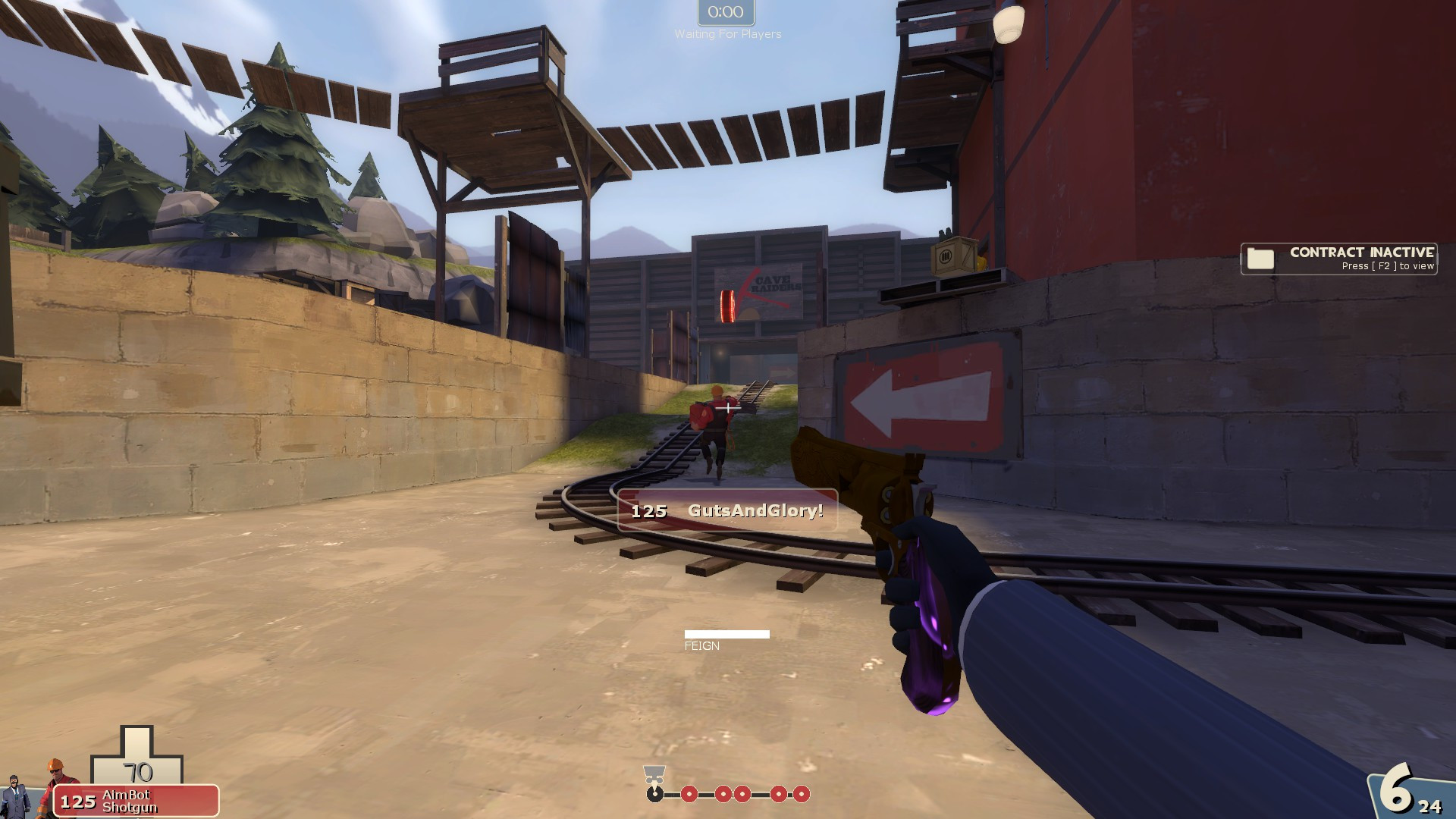Click the contract folder icon
The height and width of the screenshot is (819, 1456).
(x=1260, y=259)
